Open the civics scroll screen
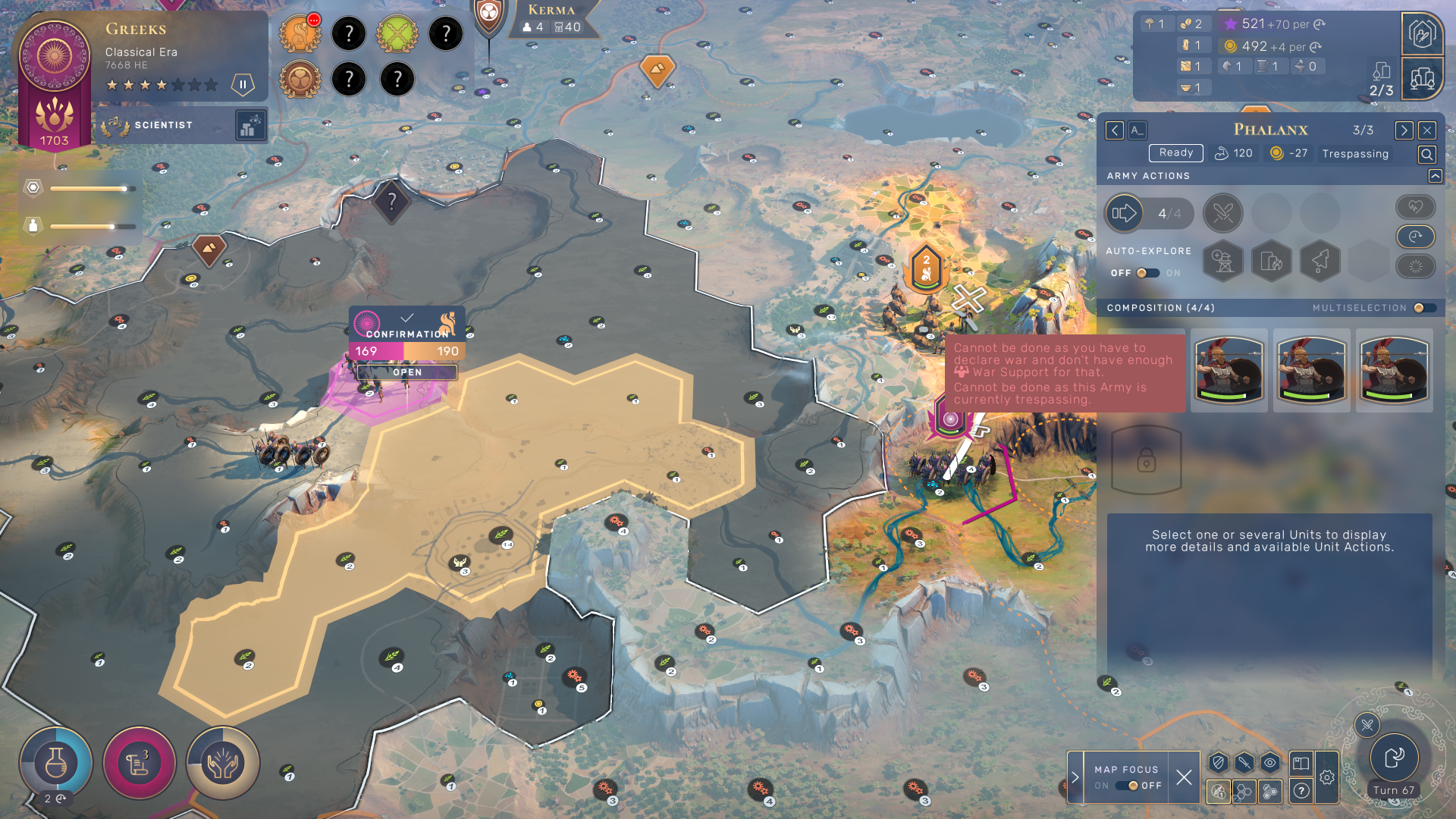1456x819 pixels. [x=140, y=764]
